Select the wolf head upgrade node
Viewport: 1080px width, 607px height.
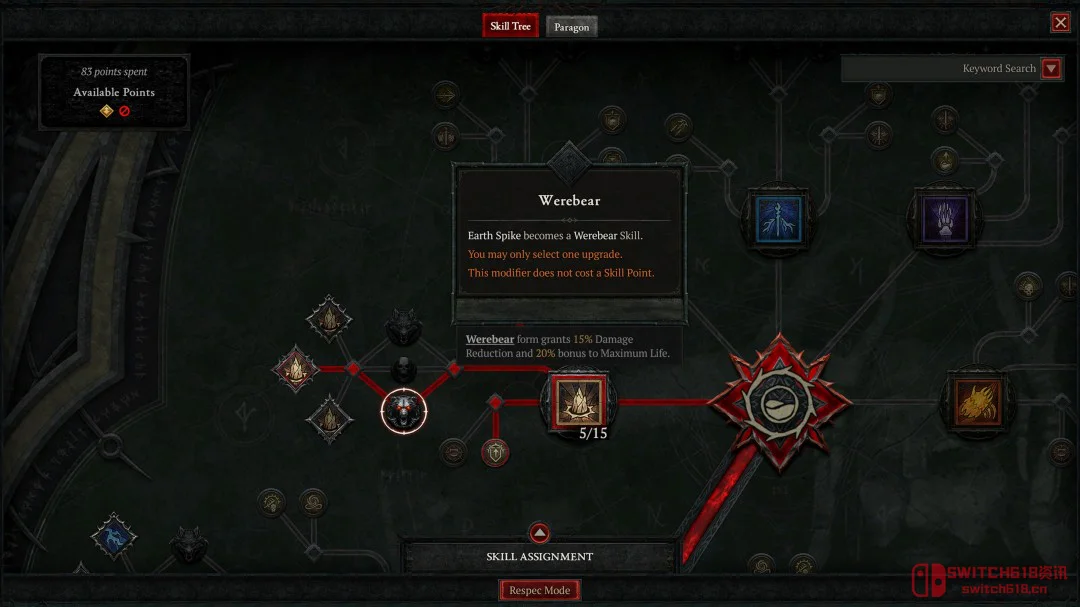(x=403, y=325)
